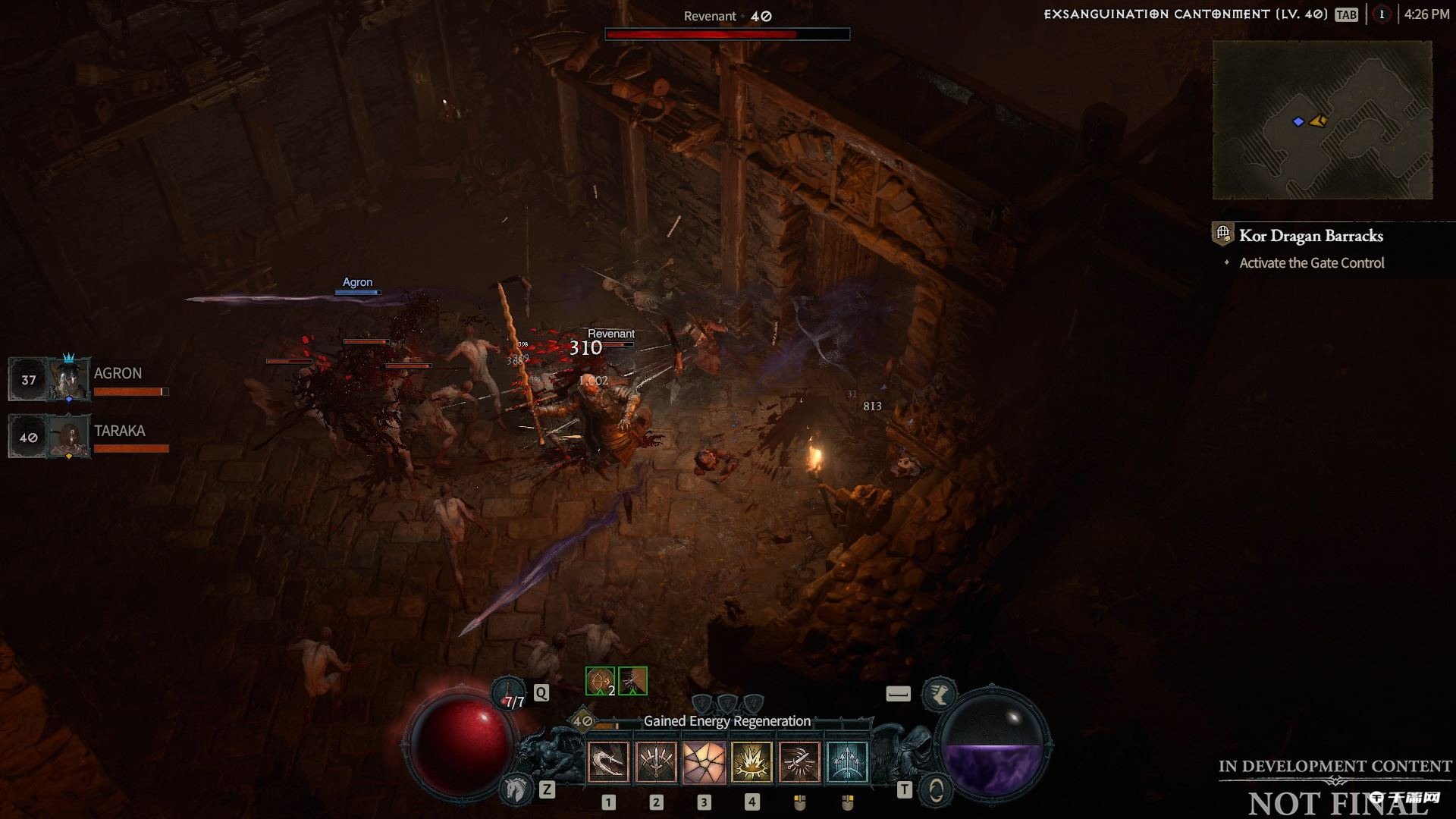Select the Kor Dragan Barracks quest tracker
Image resolution: width=1456 pixels, height=819 pixels.
click(1310, 236)
